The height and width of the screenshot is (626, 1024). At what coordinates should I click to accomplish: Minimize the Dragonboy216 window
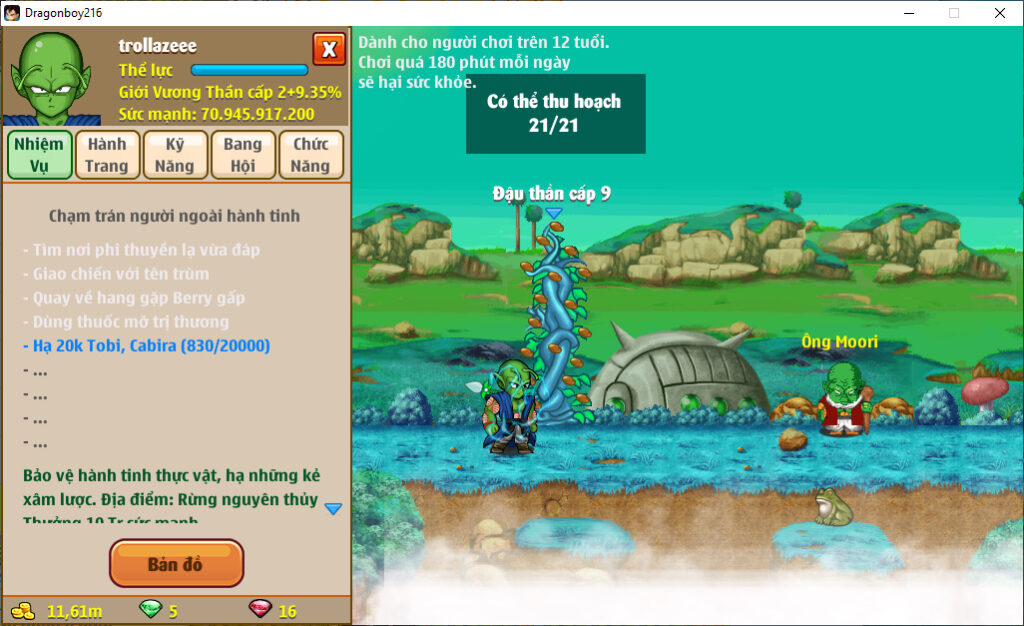909,13
